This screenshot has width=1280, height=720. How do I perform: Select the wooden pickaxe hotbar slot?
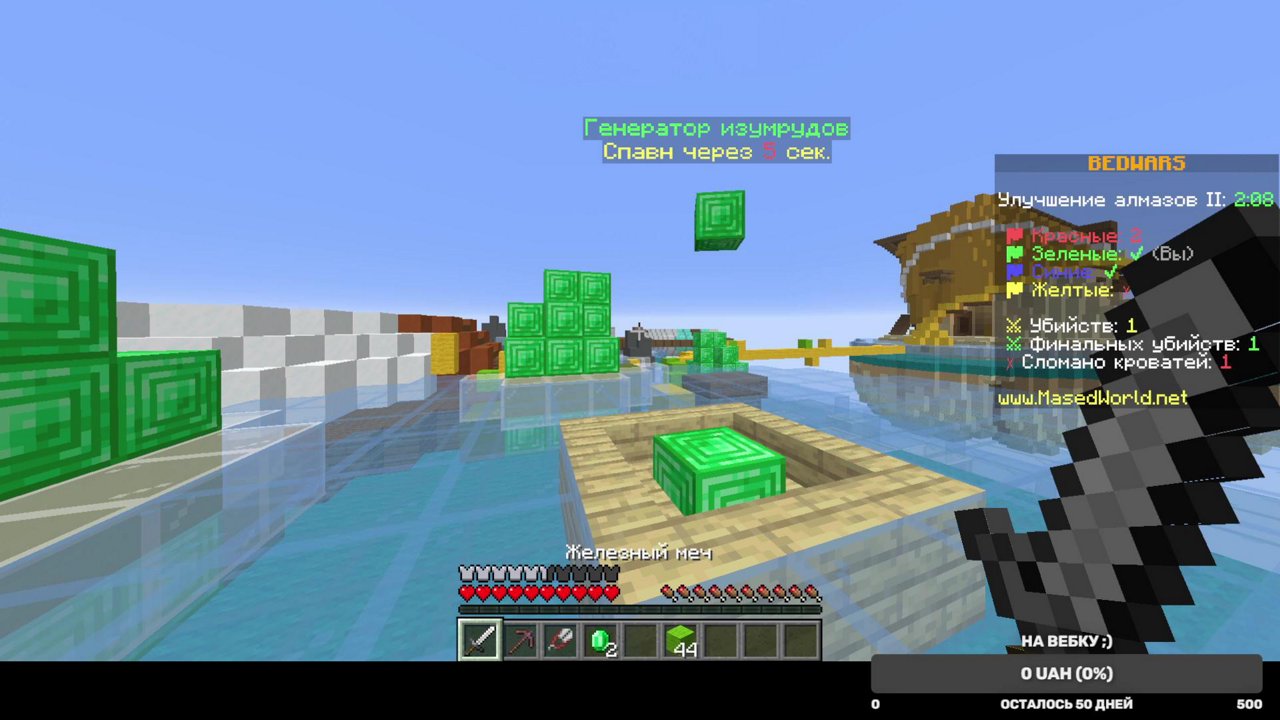point(519,640)
